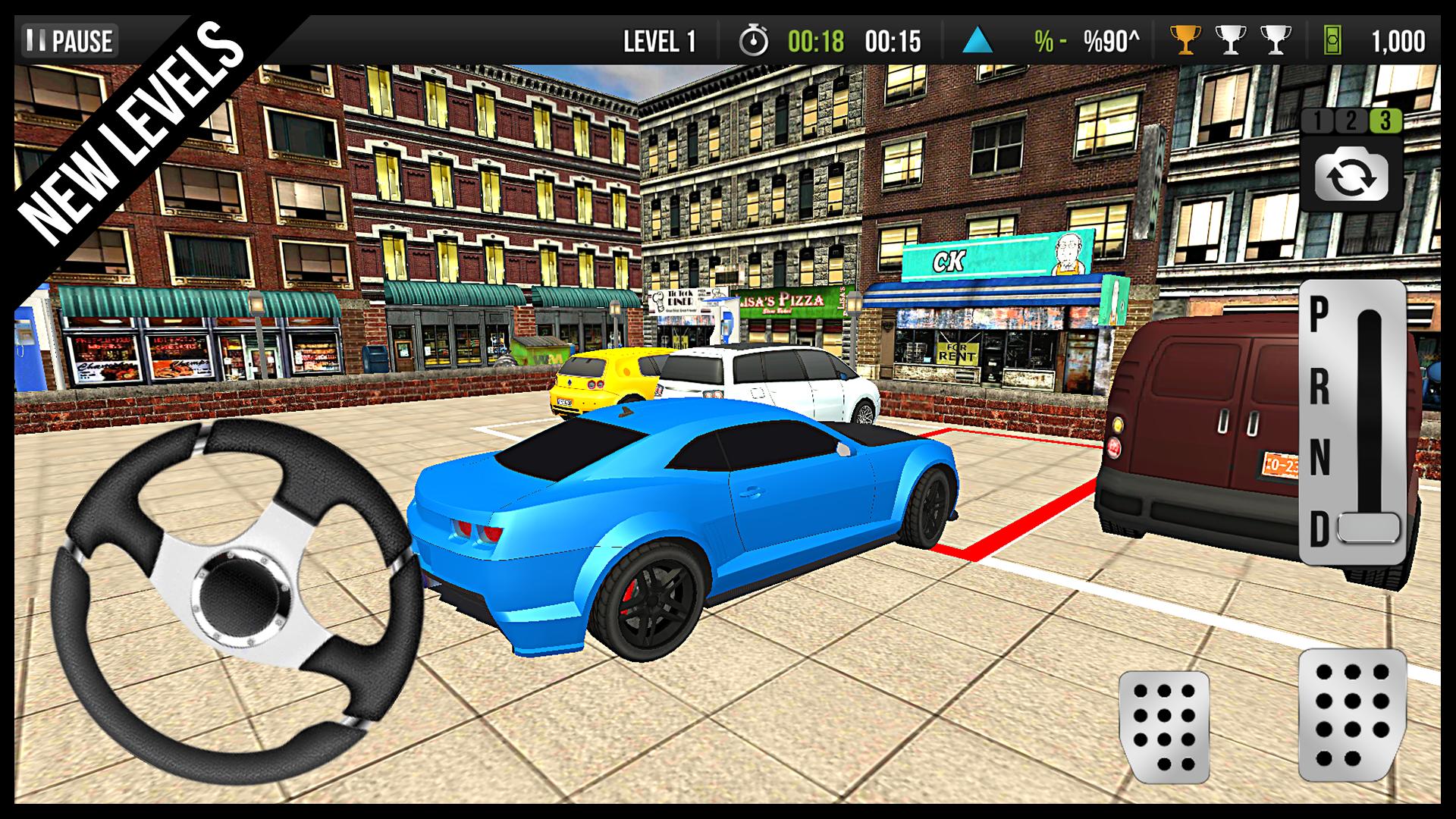Switch to camera view 1

[x=1318, y=120]
